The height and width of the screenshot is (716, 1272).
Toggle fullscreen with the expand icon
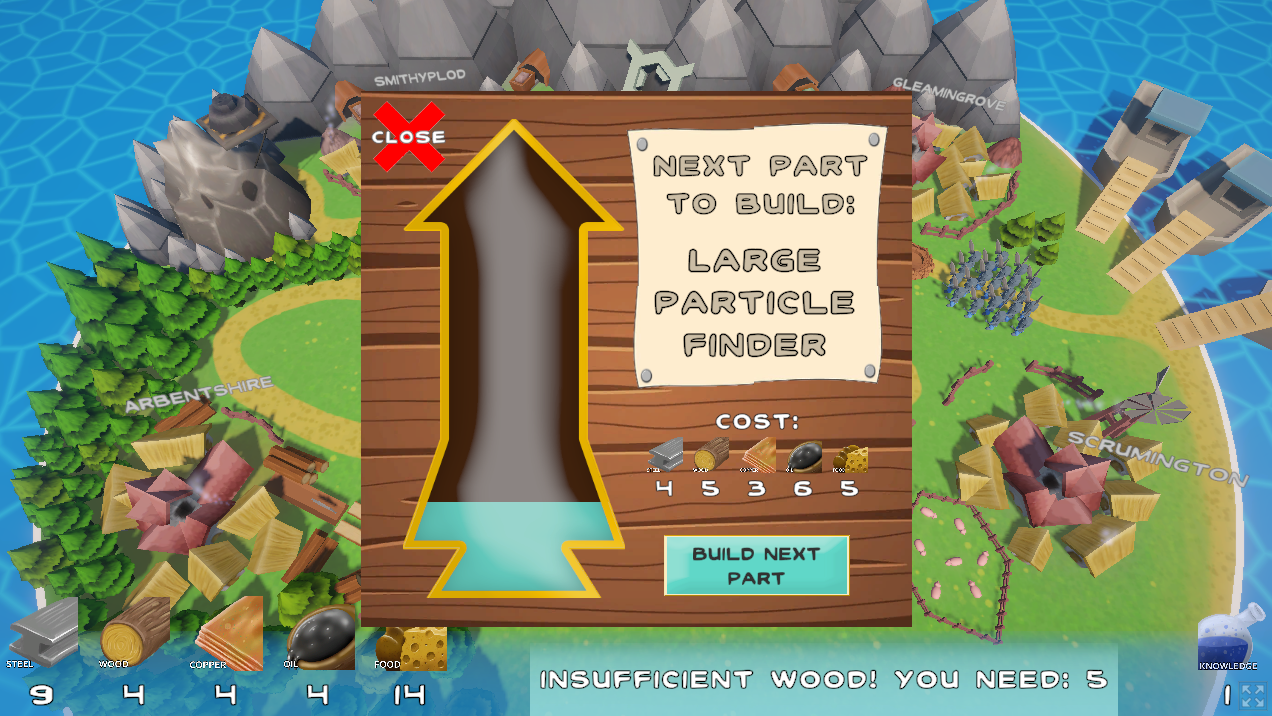tap(1253, 696)
